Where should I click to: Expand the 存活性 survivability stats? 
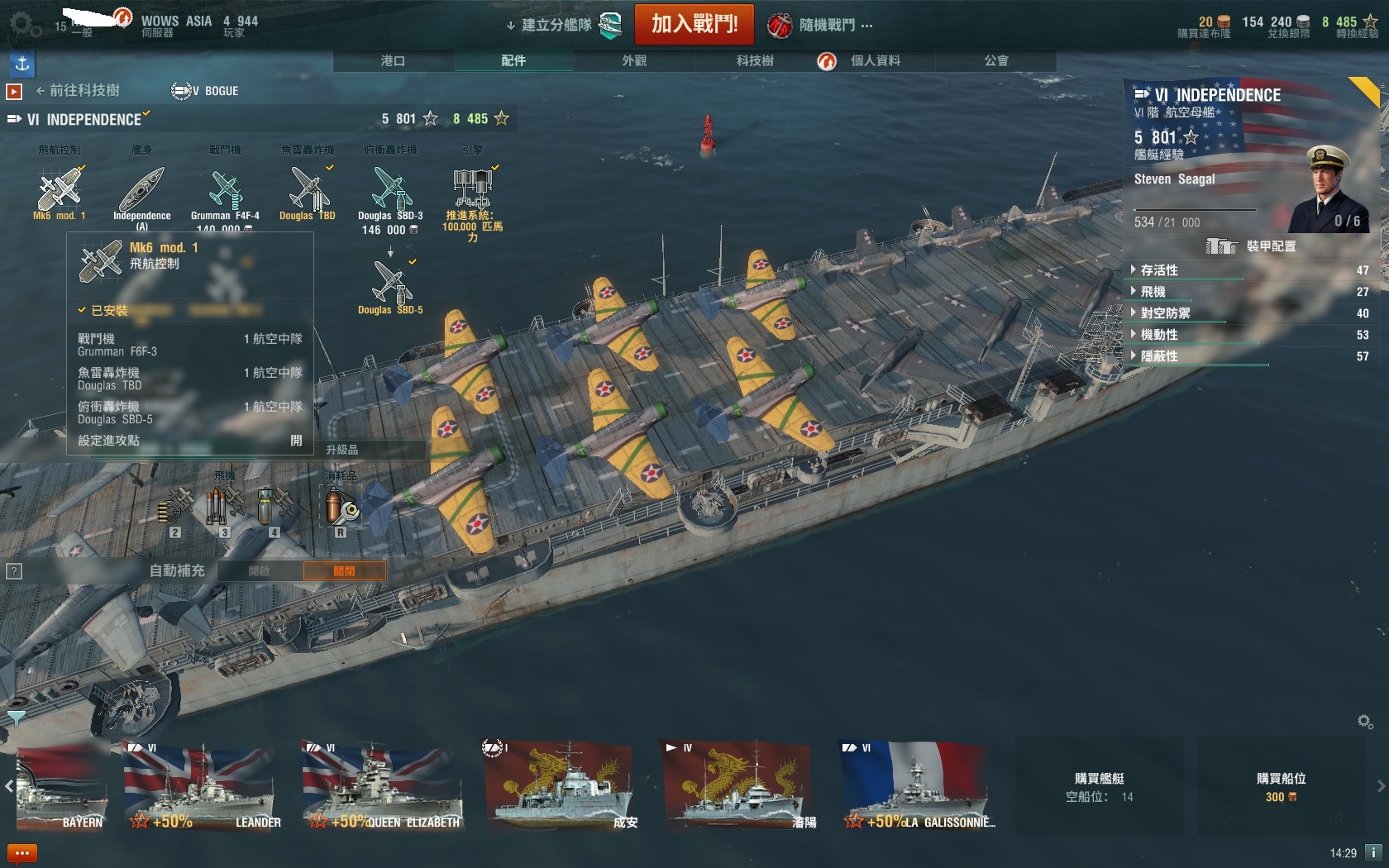[1159, 270]
